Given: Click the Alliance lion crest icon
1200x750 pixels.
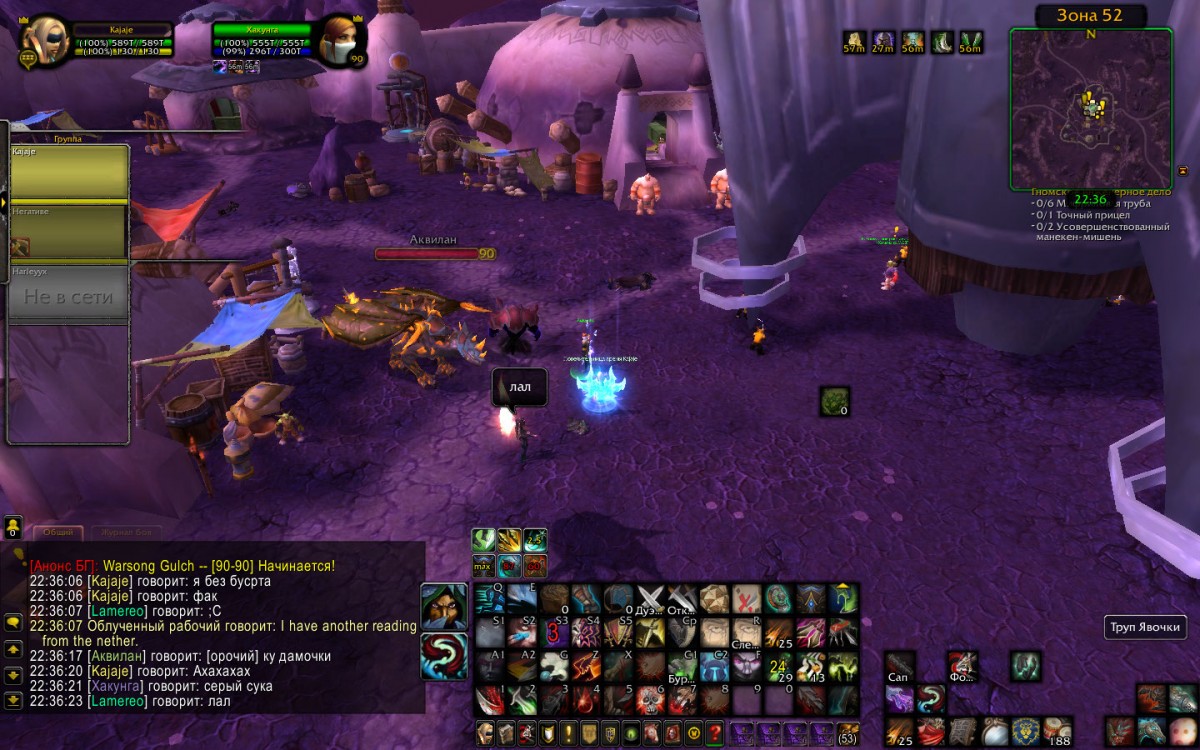Looking at the screenshot, I should click(1026, 731).
